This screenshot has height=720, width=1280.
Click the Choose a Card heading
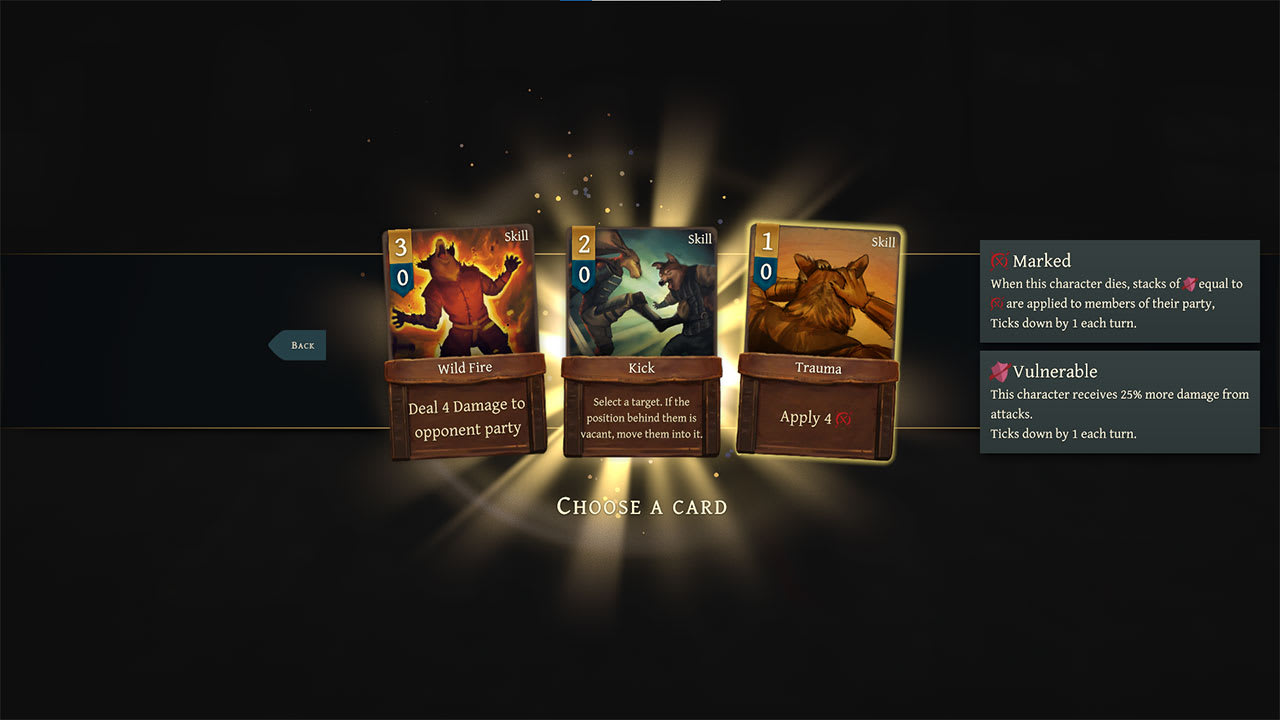point(641,507)
